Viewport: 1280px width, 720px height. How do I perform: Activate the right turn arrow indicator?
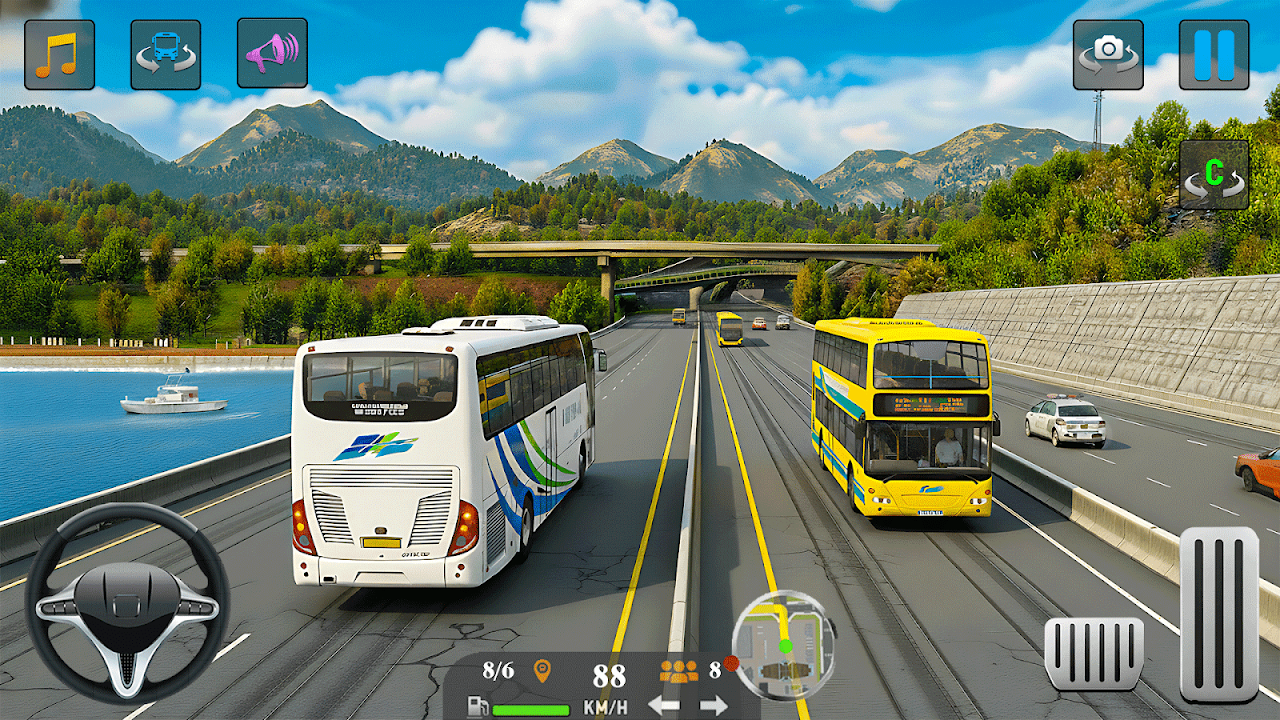713,705
